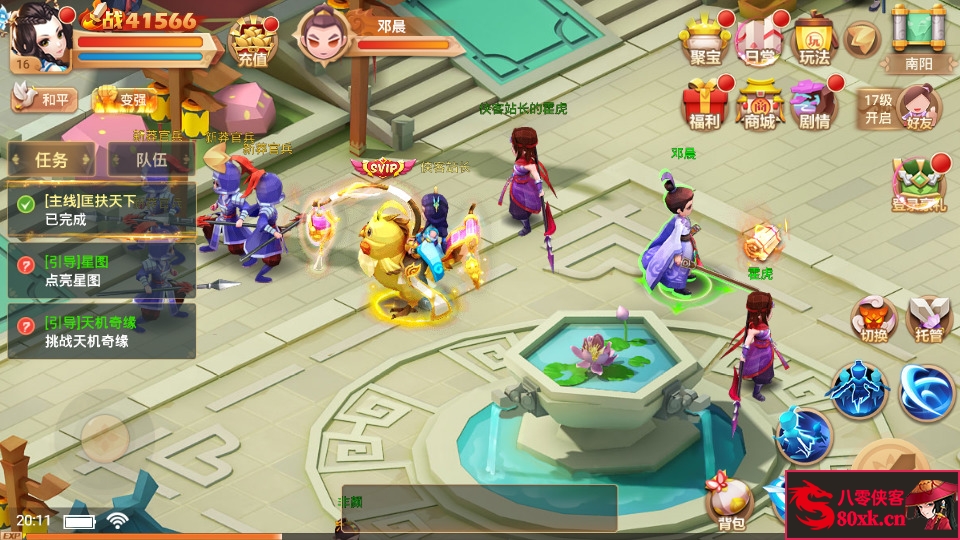Open the 日常 daily activities icon
Image resolution: width=960 pixels, height=540 pixels.
[760, 40]
